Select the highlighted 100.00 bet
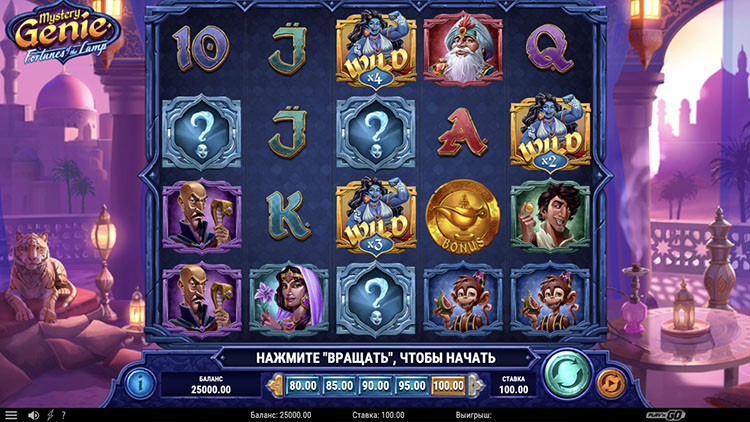The height and width of the screenshot is (422, 750). (449, 384)
